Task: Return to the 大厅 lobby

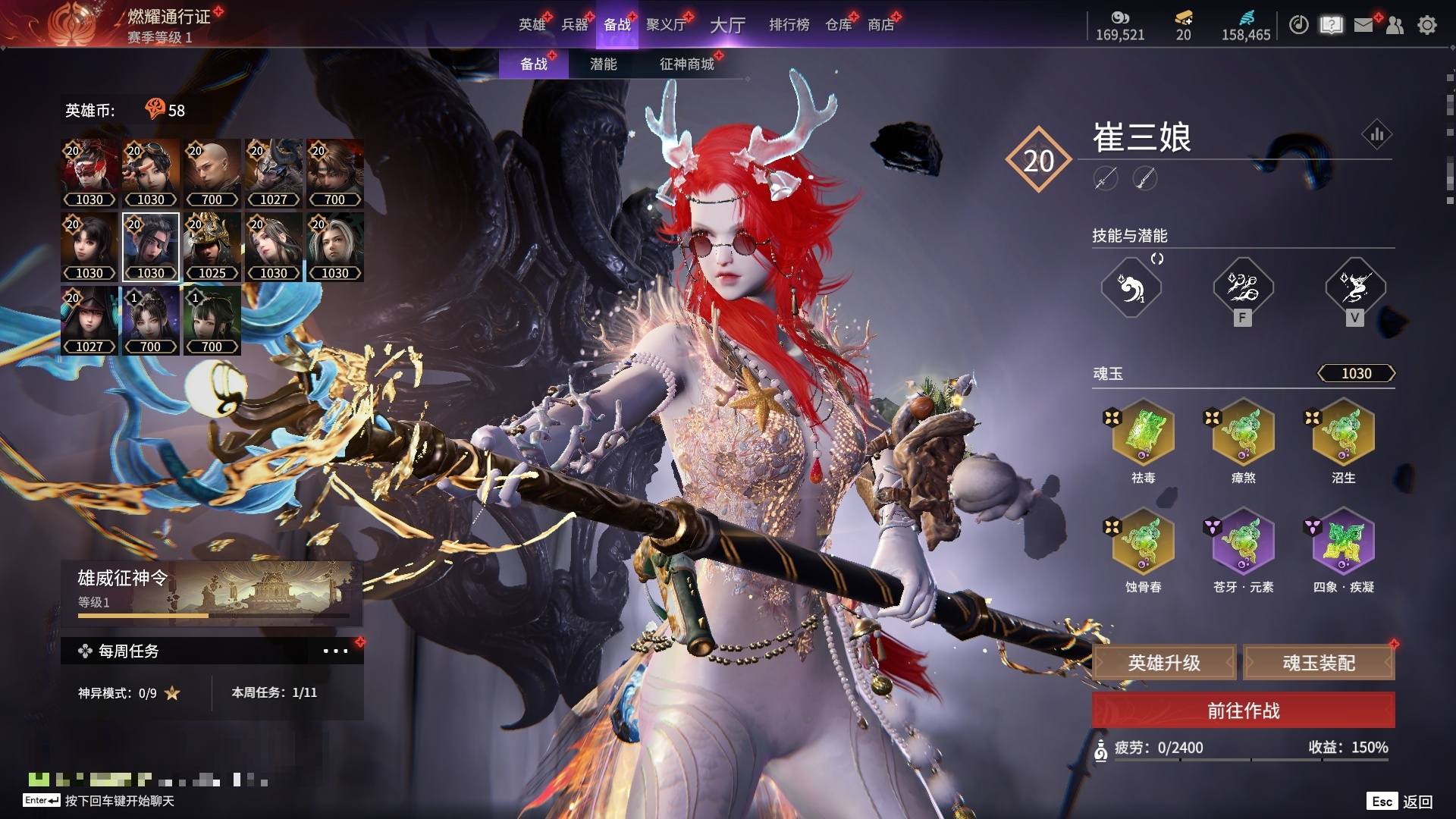Action: point(727,25)
